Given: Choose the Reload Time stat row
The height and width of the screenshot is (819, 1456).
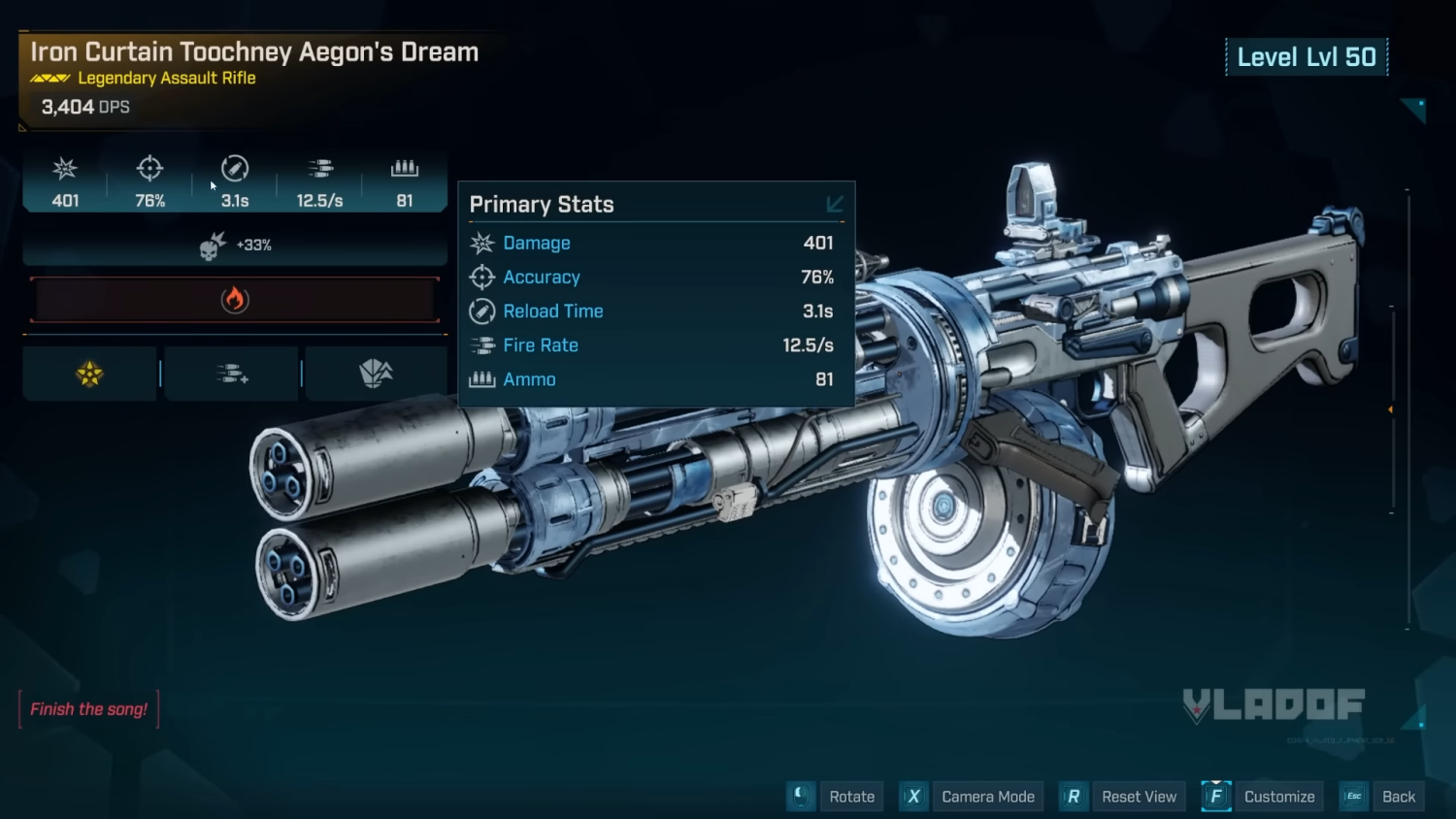Looking at the screenshot, I should [x=655, y=311].
